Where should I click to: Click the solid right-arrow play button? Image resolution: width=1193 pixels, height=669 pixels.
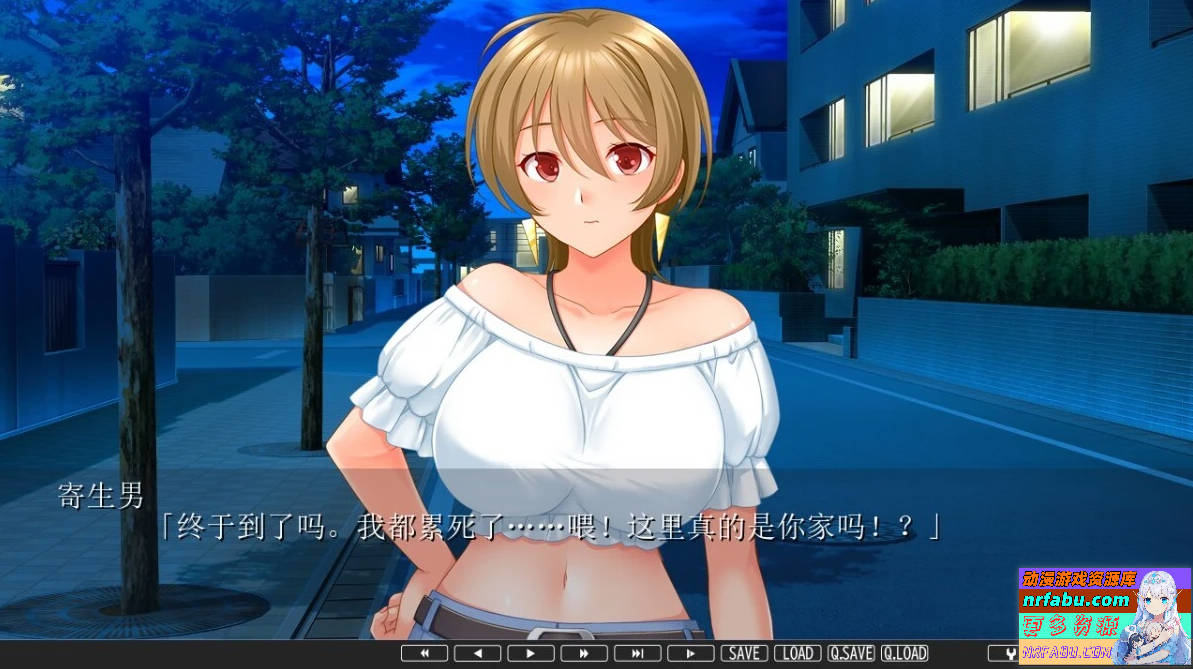tap(531, 653)
